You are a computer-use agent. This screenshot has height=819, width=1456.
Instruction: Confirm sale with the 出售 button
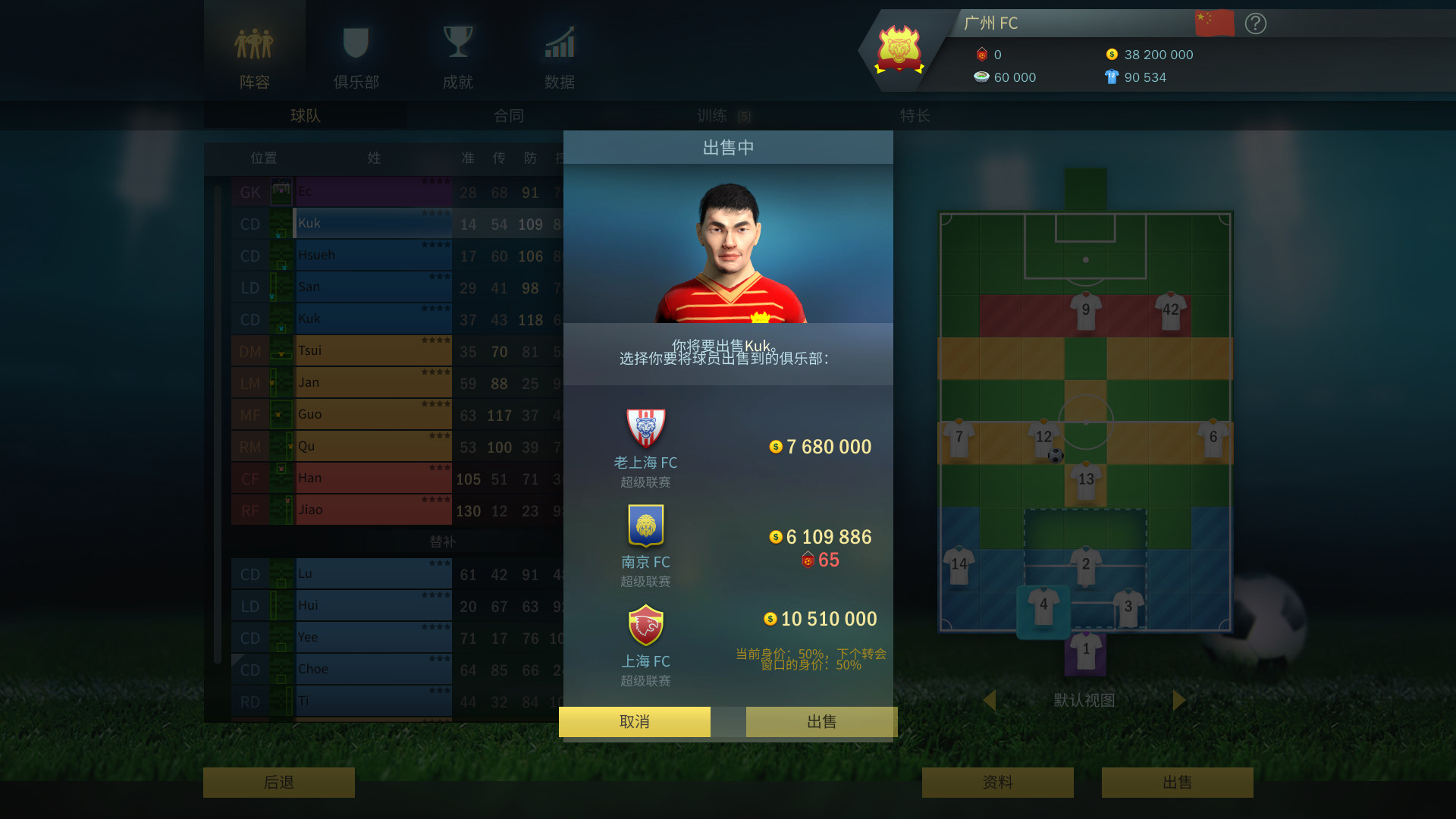(x=821, y=721)
